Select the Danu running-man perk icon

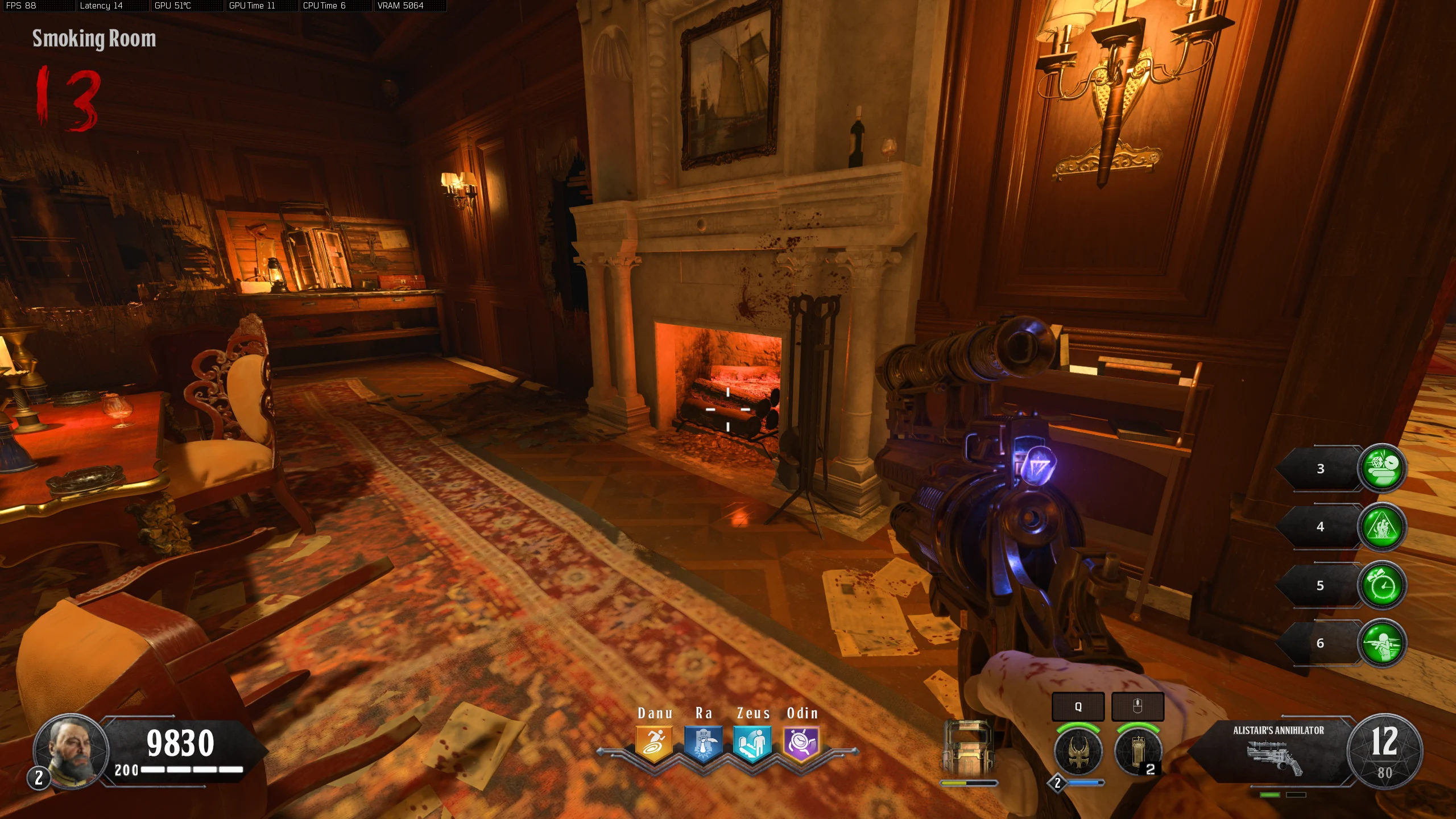[654, 743]
